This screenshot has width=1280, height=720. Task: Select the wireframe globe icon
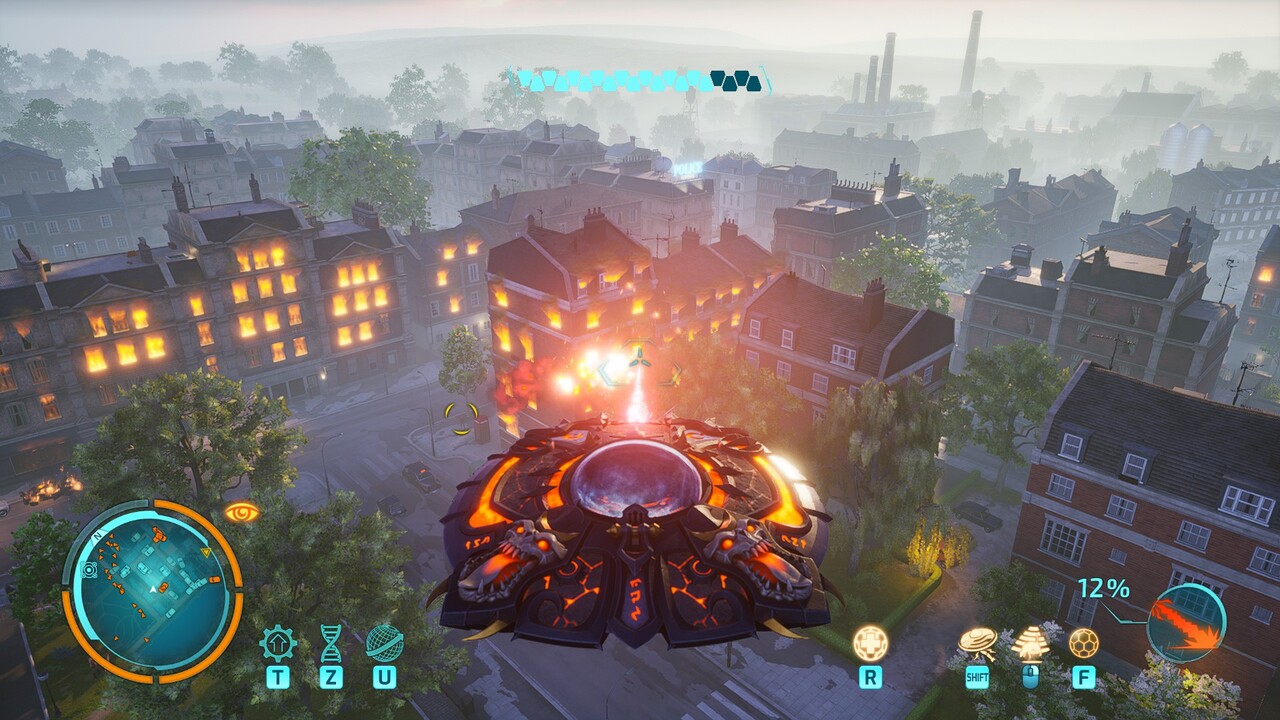[384, 643]
